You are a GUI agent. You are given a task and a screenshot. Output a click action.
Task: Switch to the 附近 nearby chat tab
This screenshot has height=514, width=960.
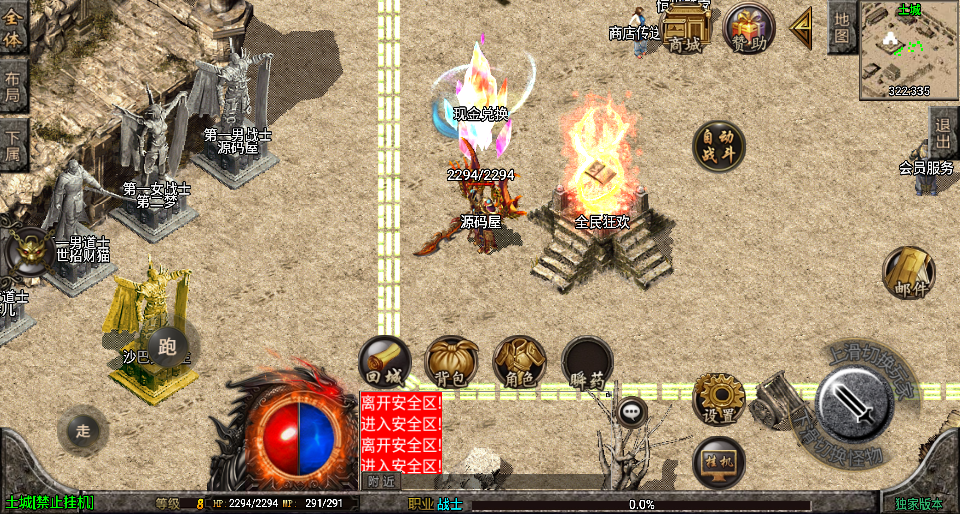click(381, 481)
